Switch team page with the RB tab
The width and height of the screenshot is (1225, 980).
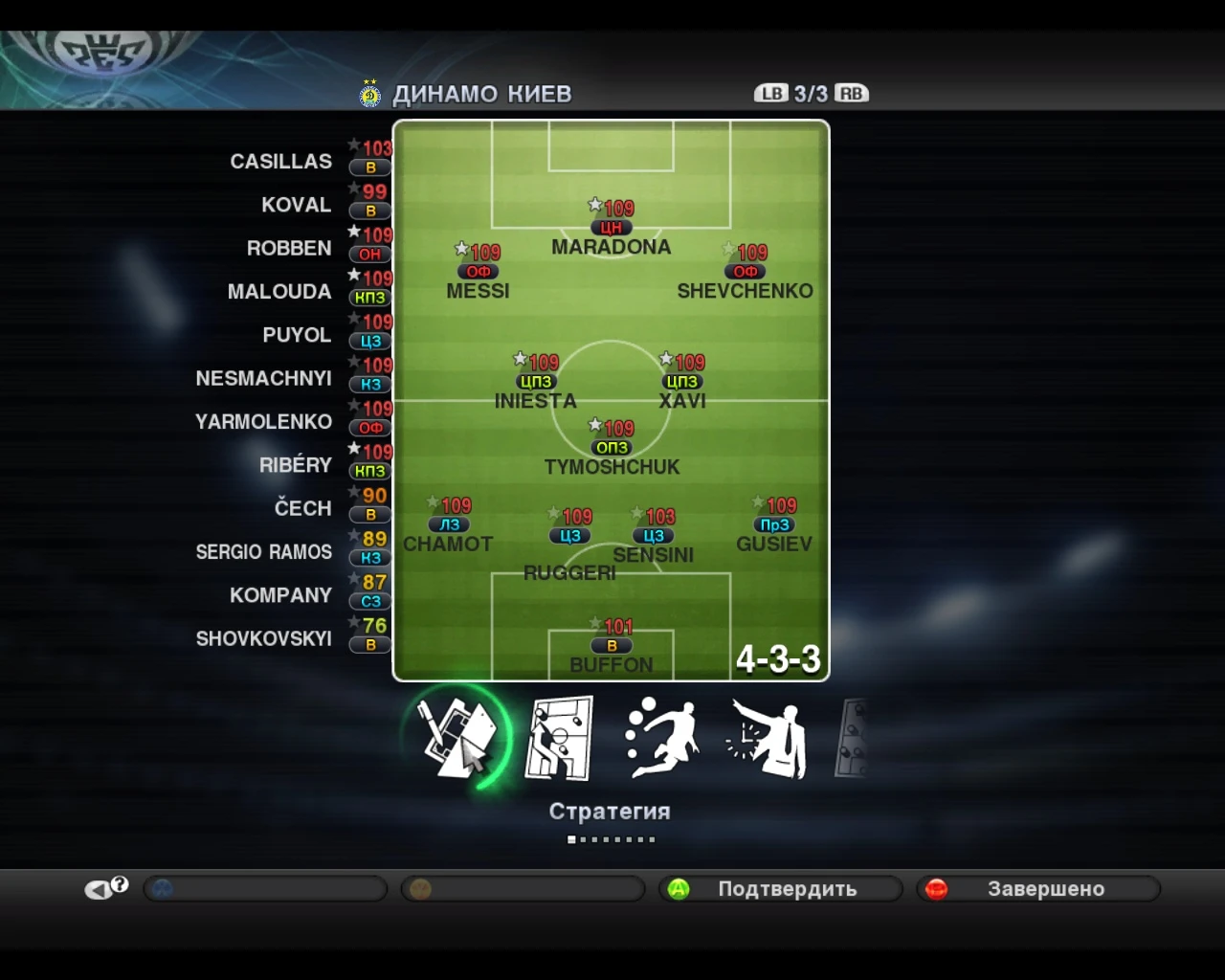851,94
